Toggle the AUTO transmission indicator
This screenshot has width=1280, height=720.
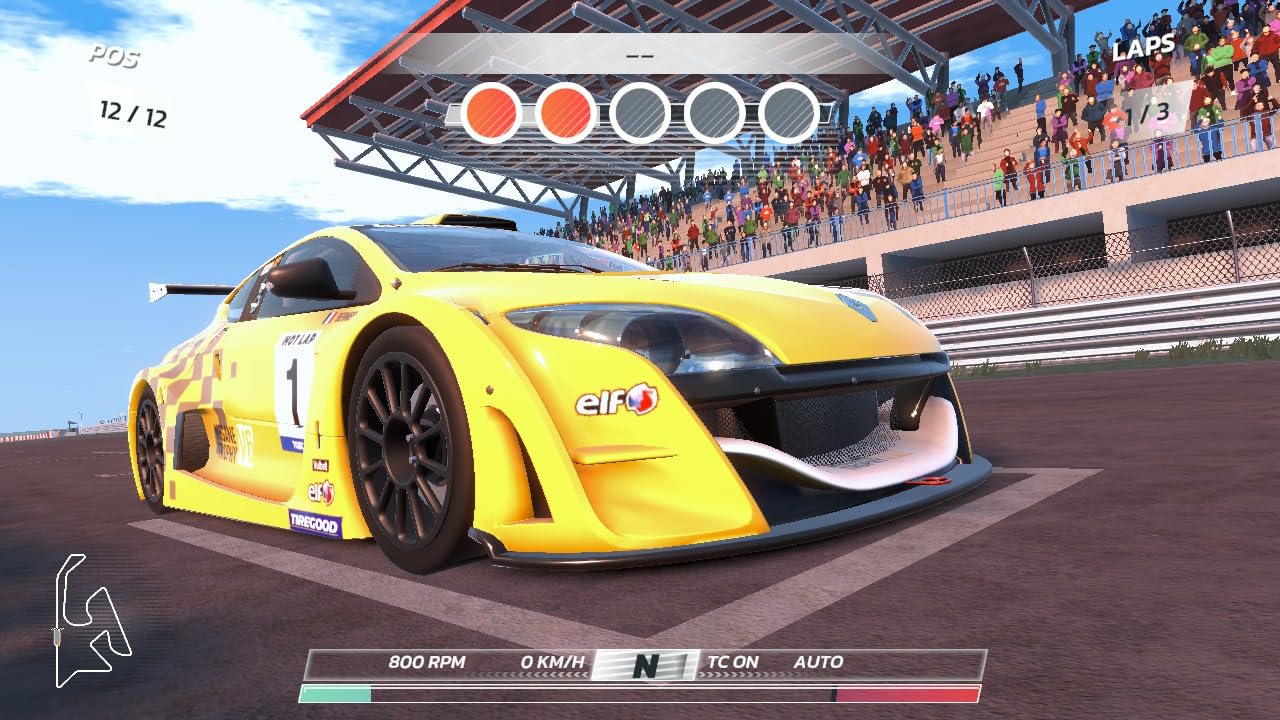pyautogui.click(x=817, y=661)
